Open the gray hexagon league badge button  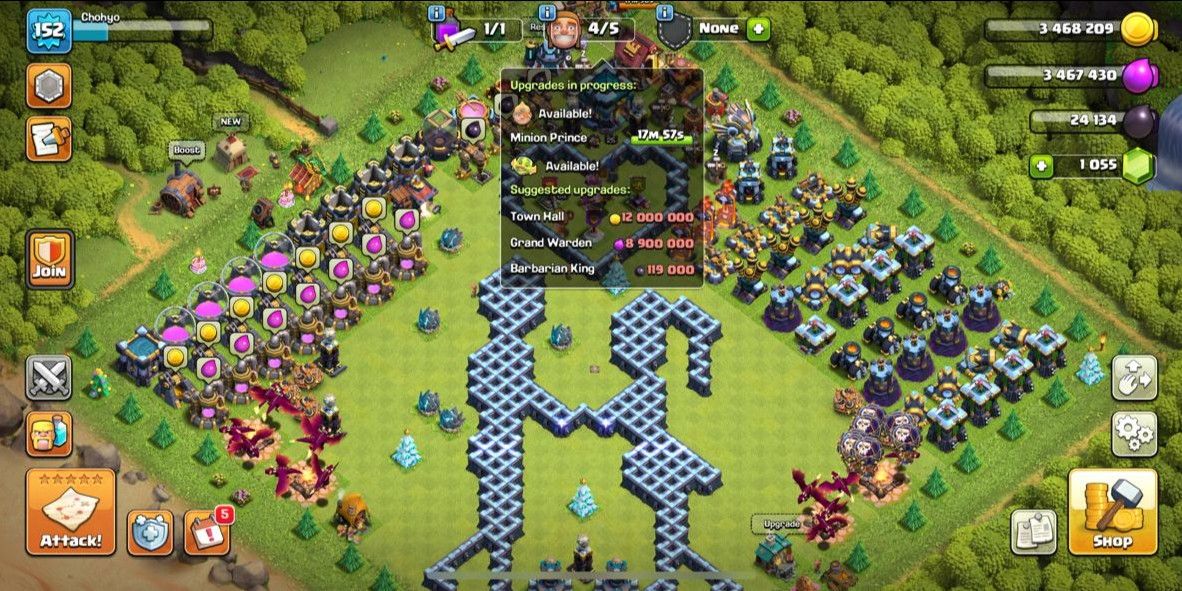tap(48, 86)
